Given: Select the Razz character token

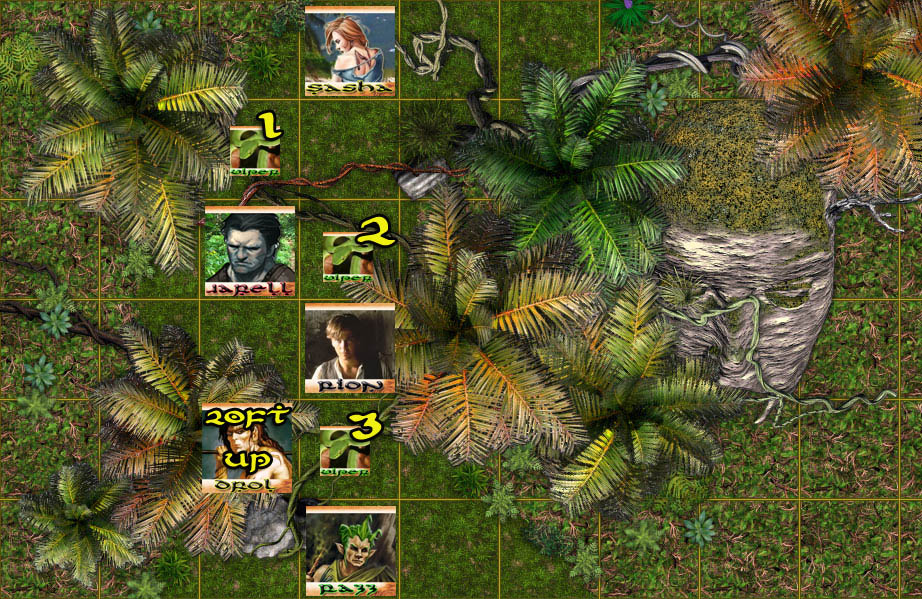Looking at the screenshot, I should (x=349, y=551).
